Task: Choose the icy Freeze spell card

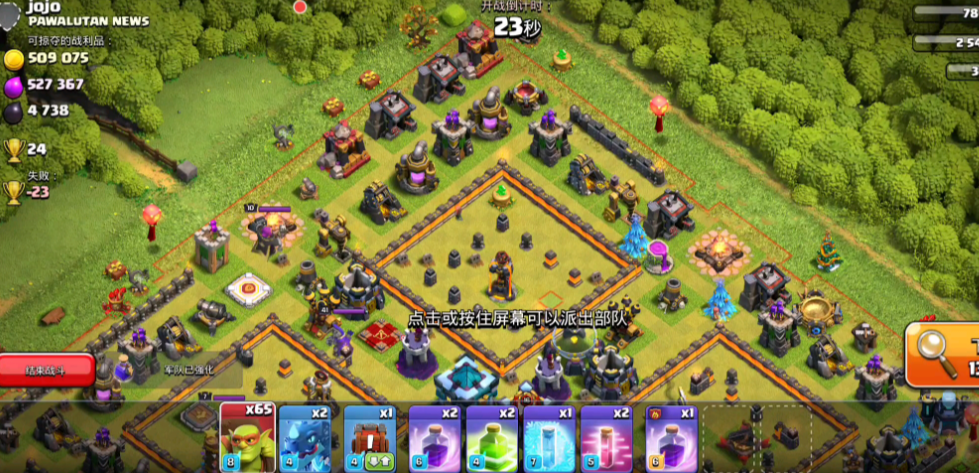Action: 549,438
